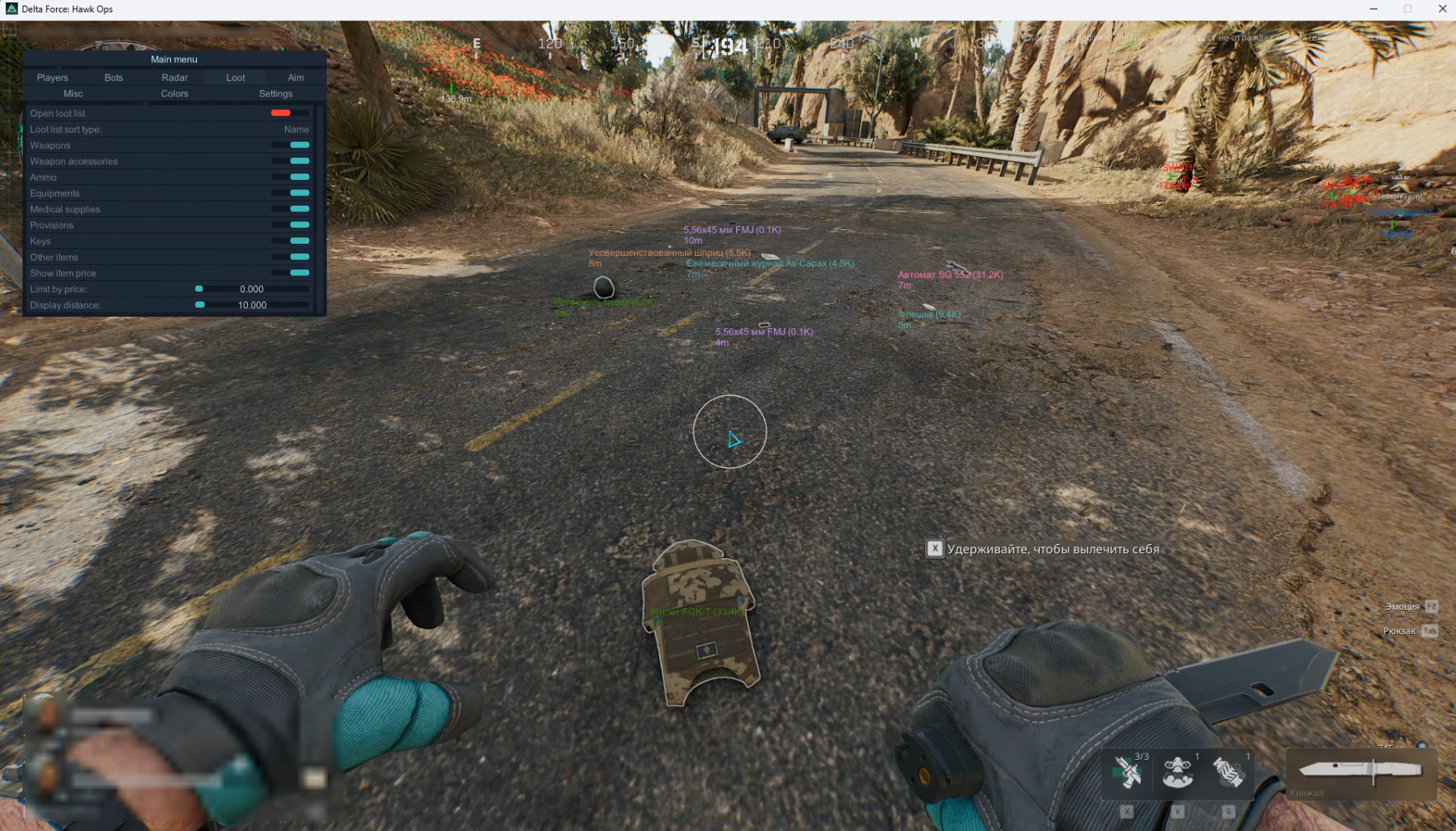Switch off Show item price
This screenshot has height=831, width=1456.
[x=290, y=273]
